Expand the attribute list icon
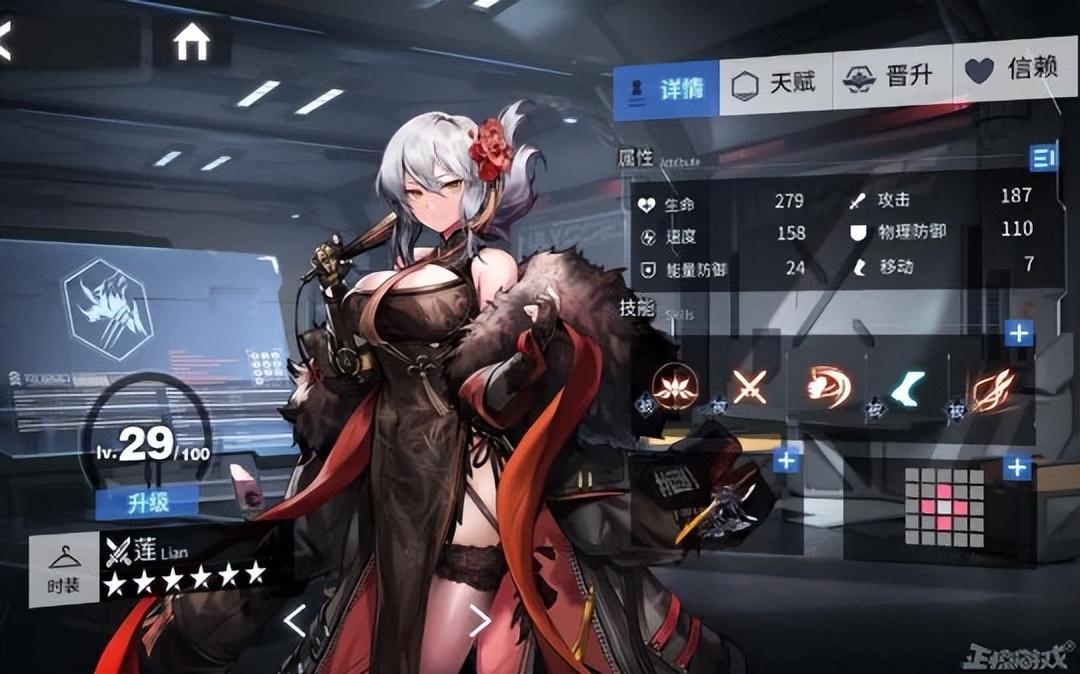 click(x=1044, y=155)
